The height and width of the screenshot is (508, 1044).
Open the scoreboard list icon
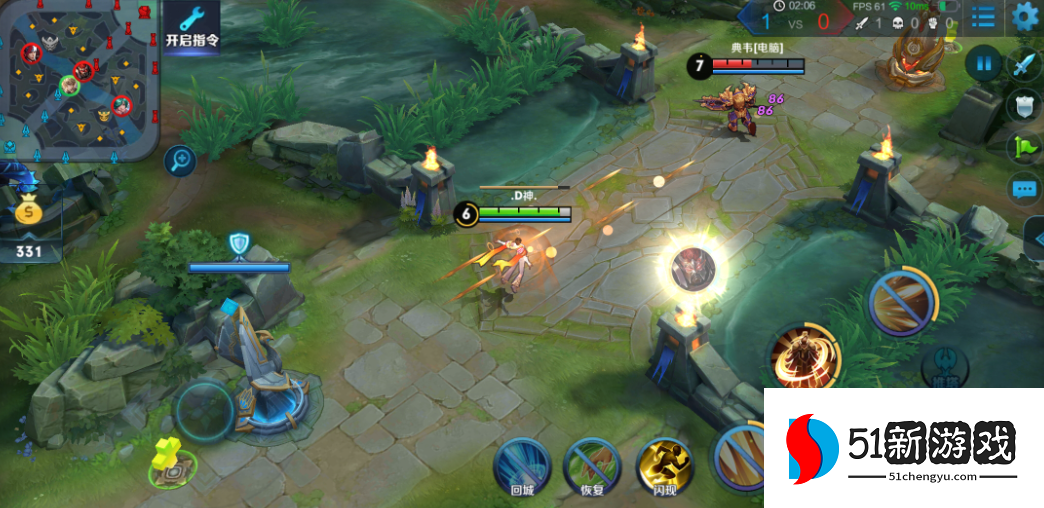click(984, 17)
